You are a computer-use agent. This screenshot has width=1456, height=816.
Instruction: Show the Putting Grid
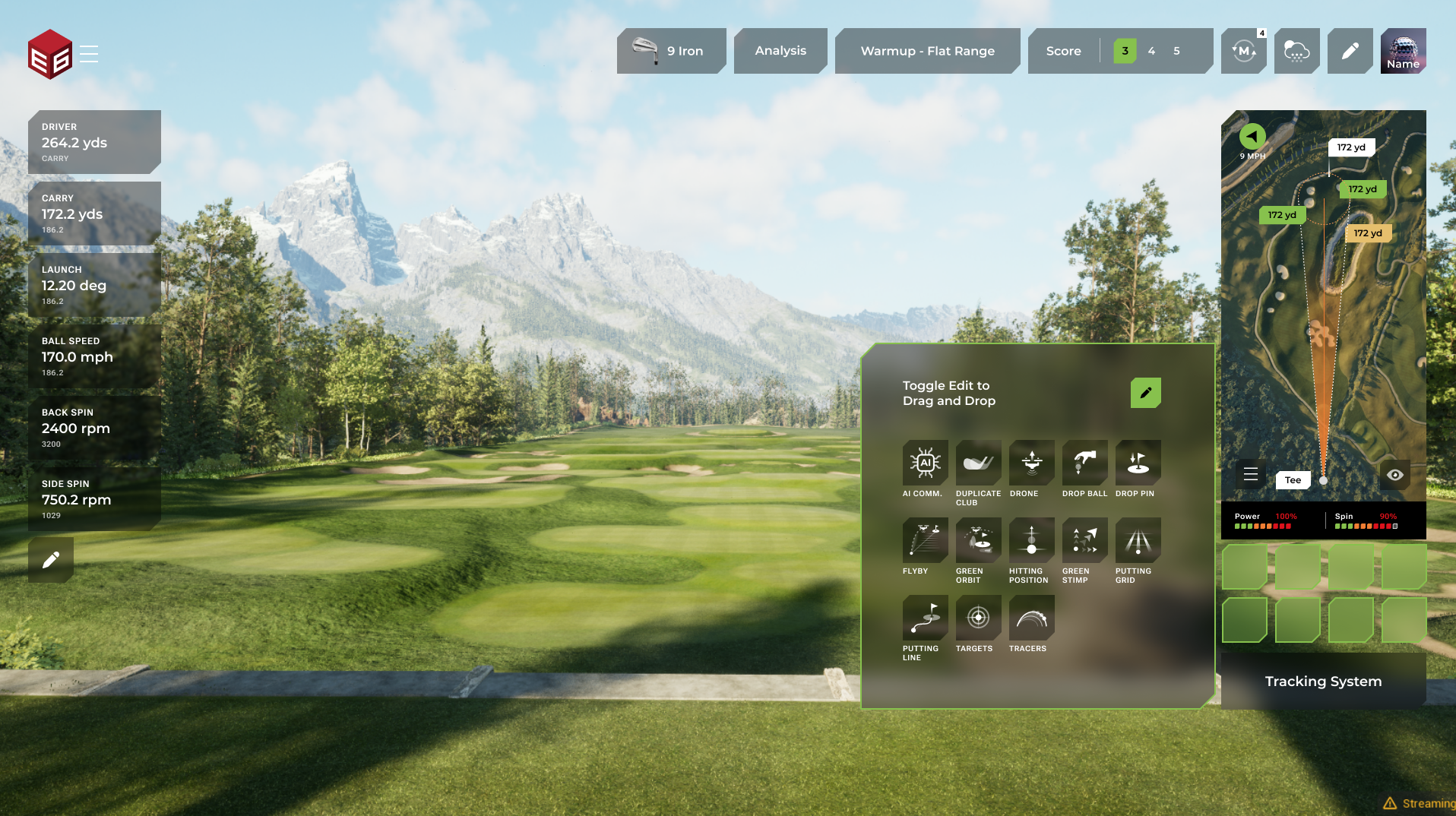pos(1138,540)
